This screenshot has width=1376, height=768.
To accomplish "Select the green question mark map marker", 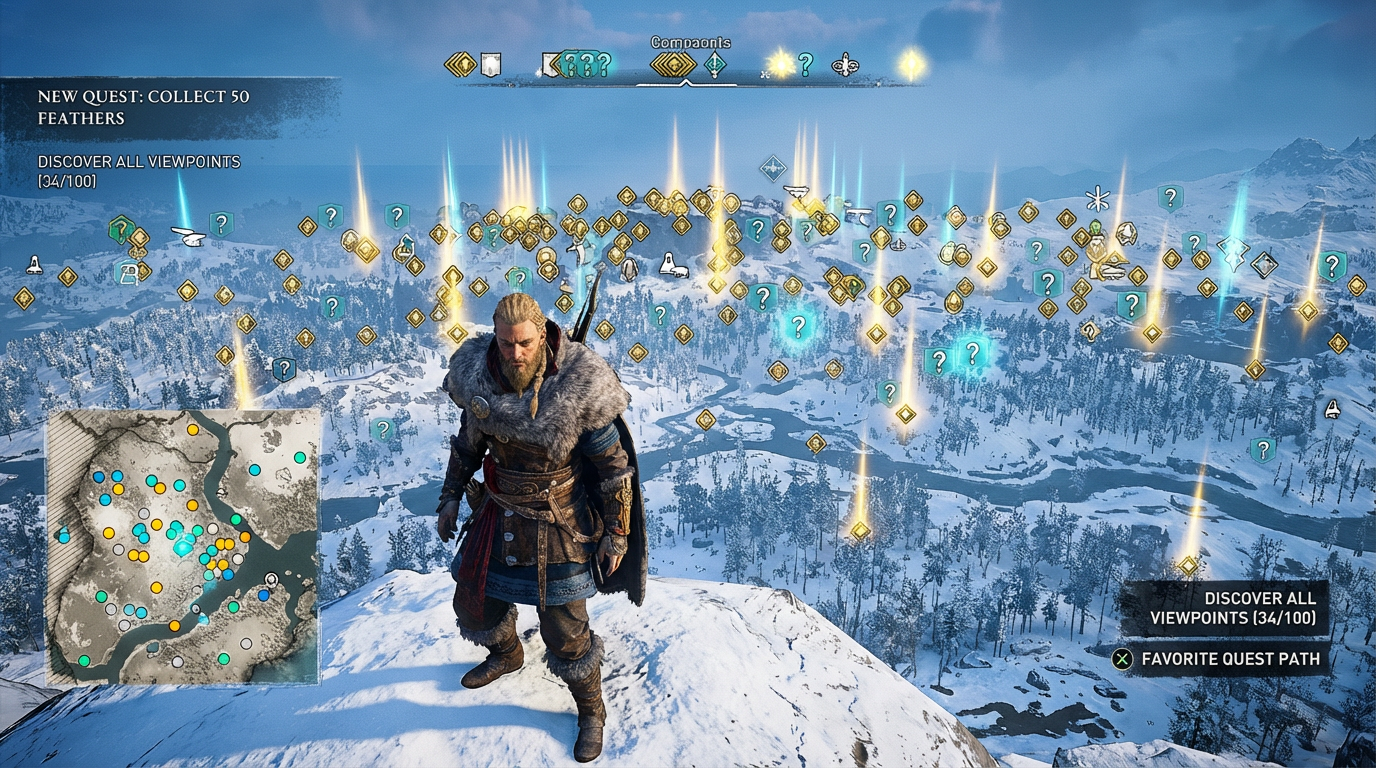I will (120, 229).
